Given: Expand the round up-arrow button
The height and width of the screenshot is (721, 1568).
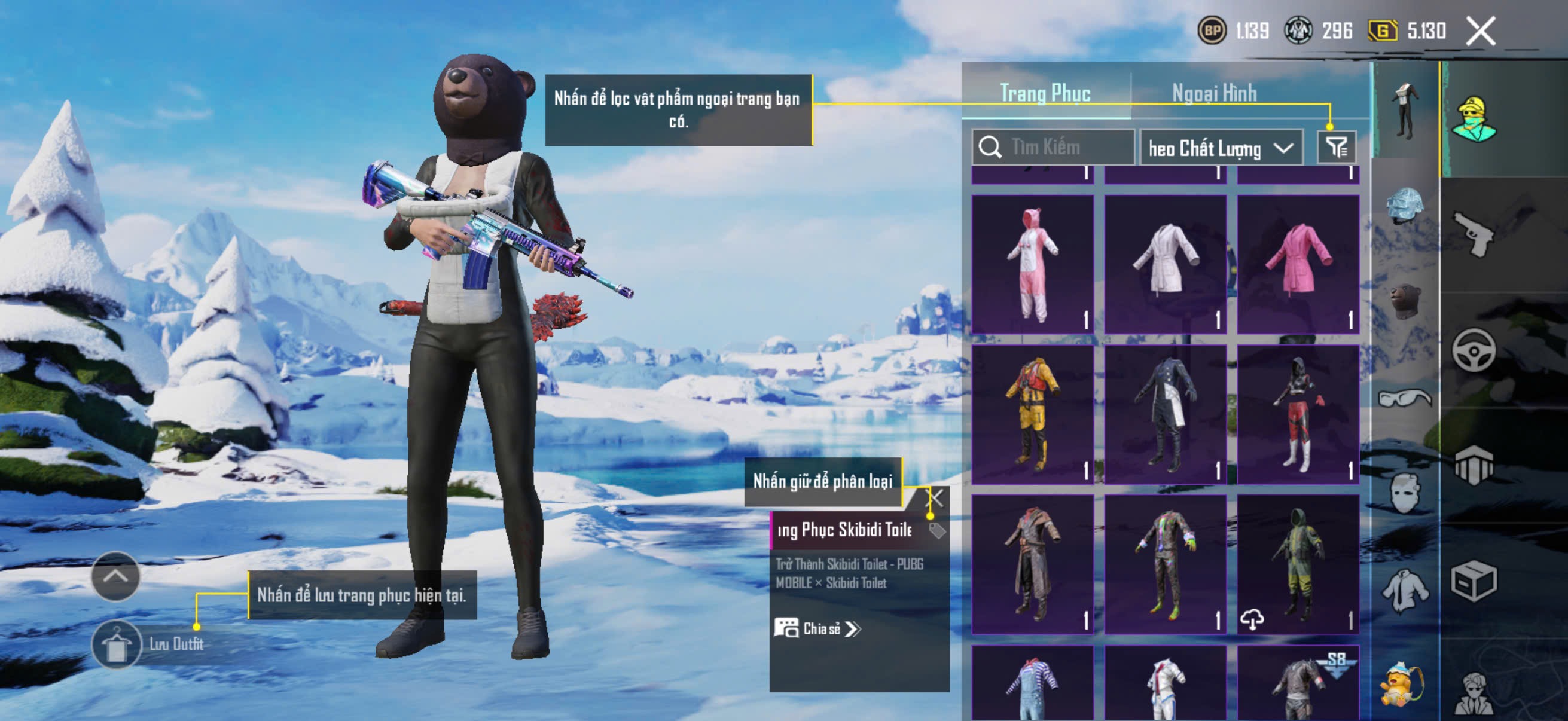Looking at the screenshot, I should click(115, 576).
